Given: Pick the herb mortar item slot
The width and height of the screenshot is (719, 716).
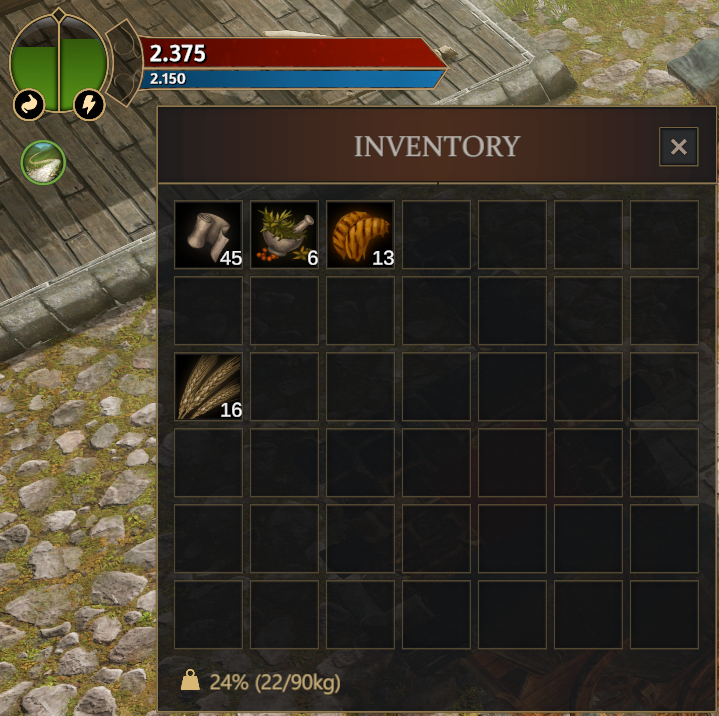Looking at the screenshot, I should click(284, 235).
